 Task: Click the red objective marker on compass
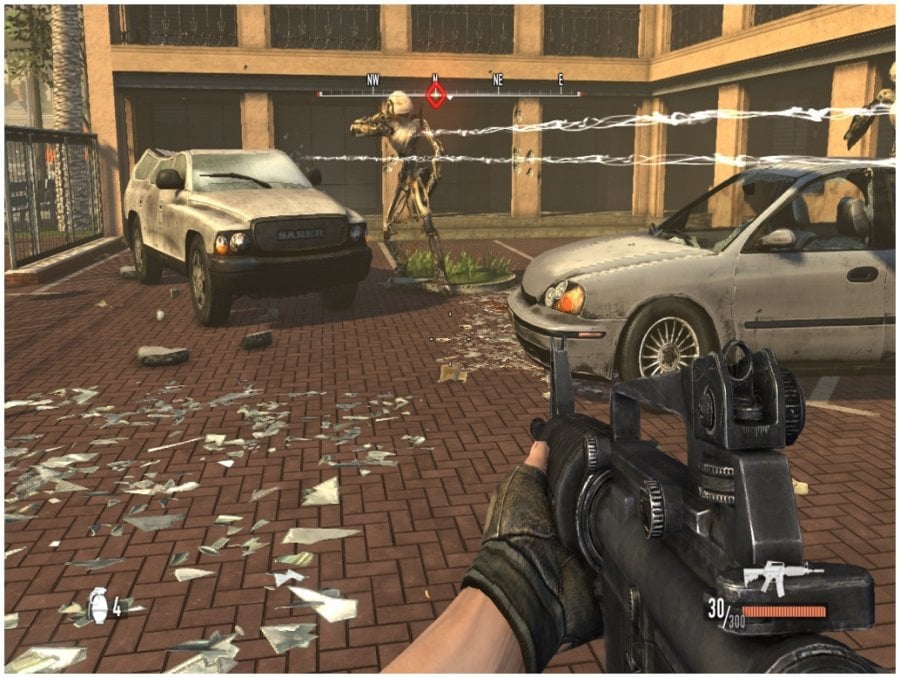tap(436, 94)
